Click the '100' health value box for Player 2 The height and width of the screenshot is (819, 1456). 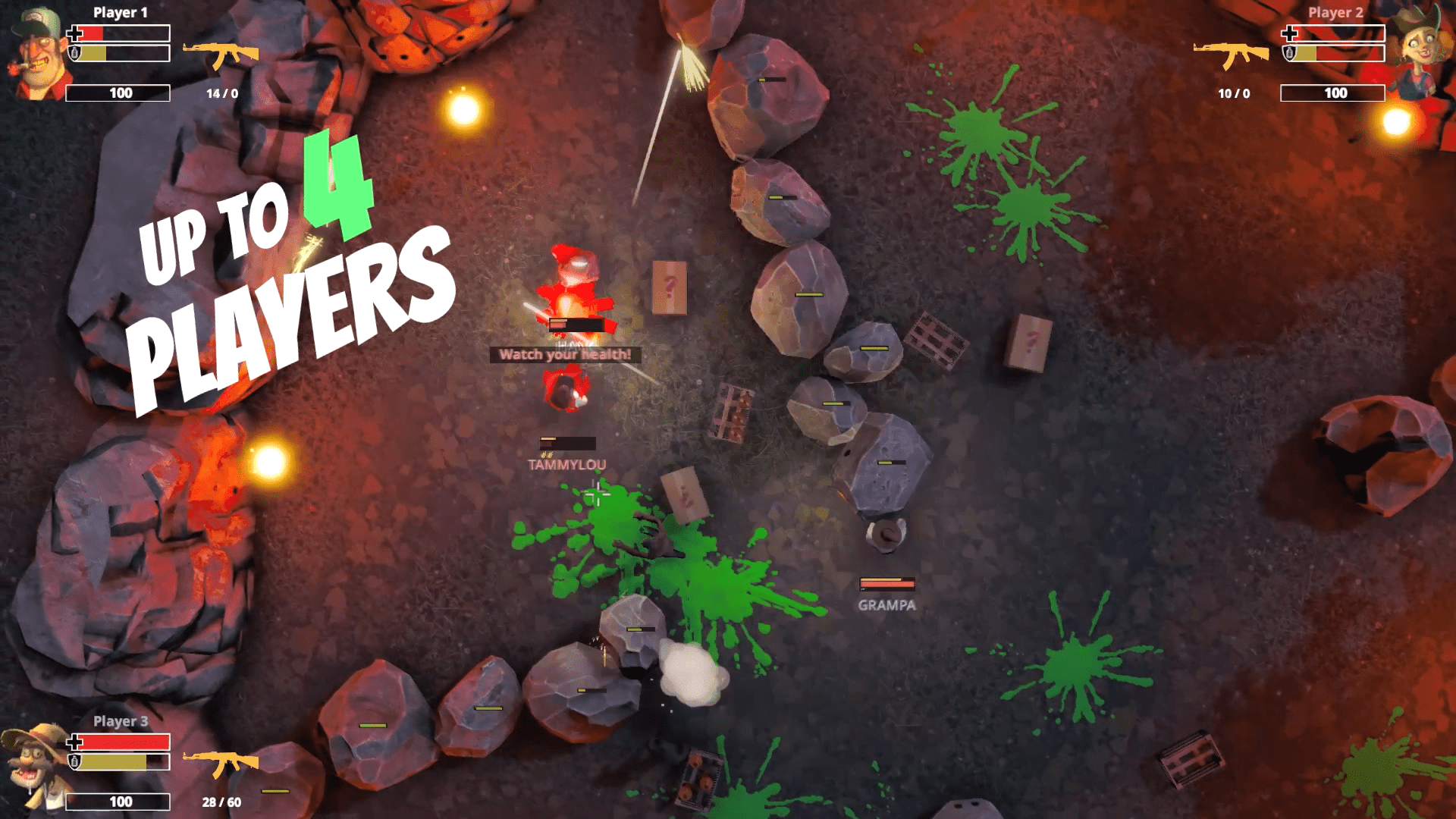pyautogui.click(x=1332, y=93)
